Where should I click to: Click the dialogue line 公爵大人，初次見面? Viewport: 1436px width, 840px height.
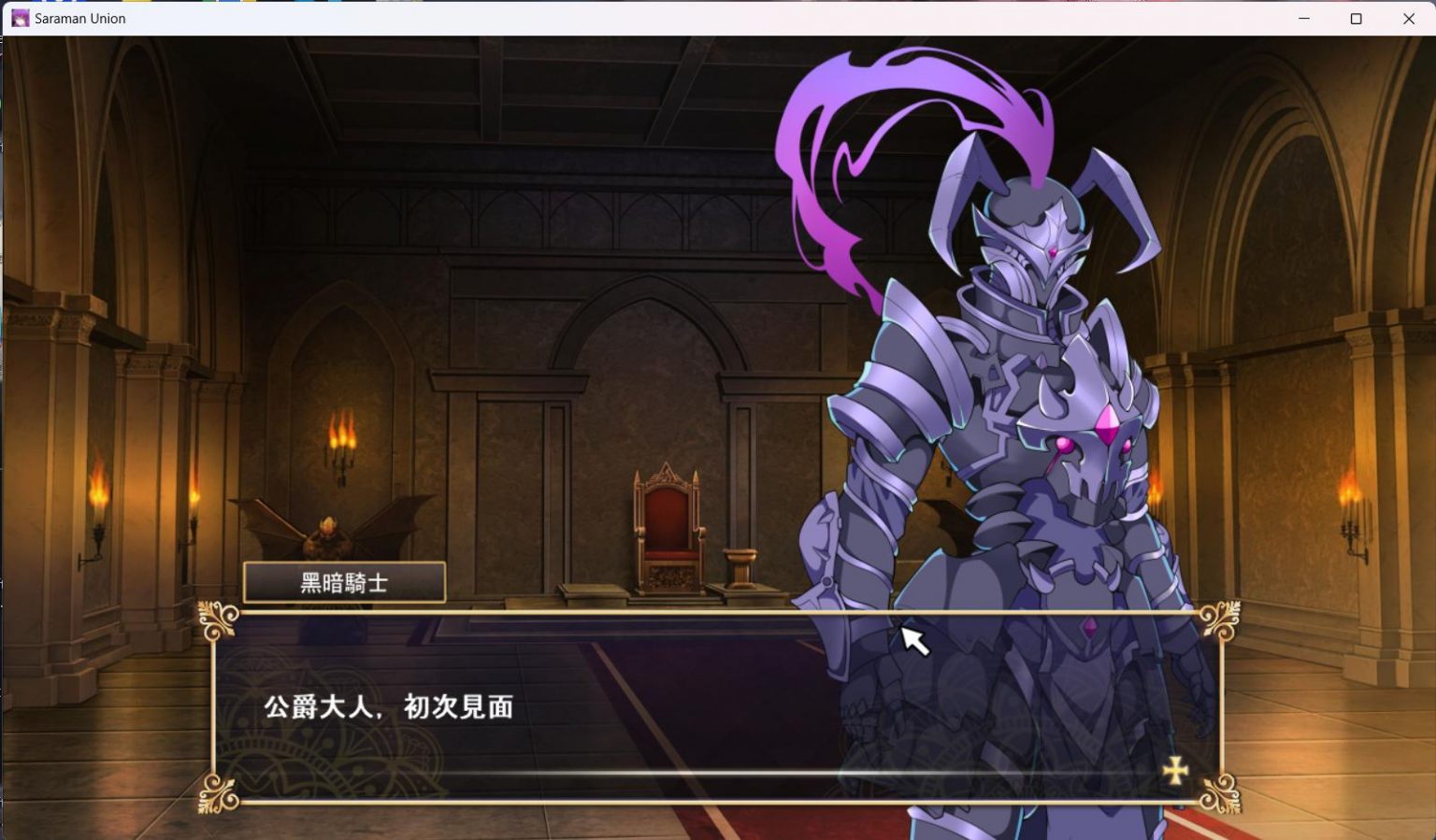(393, 708)
